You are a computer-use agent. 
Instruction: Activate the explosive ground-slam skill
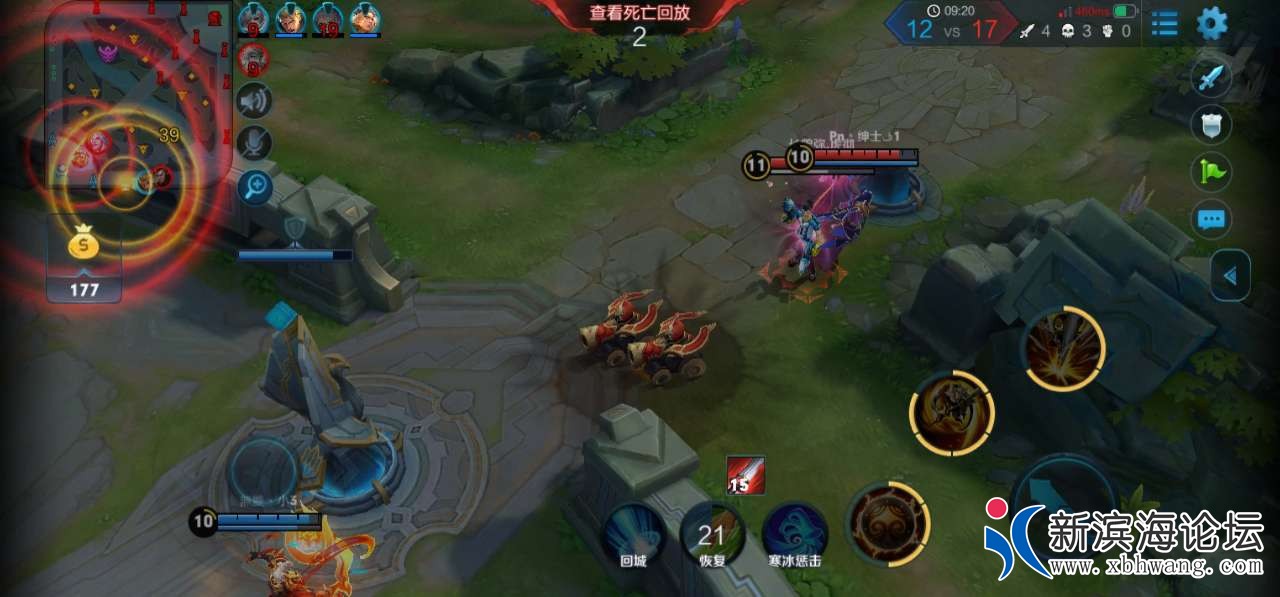[1063, 349]
